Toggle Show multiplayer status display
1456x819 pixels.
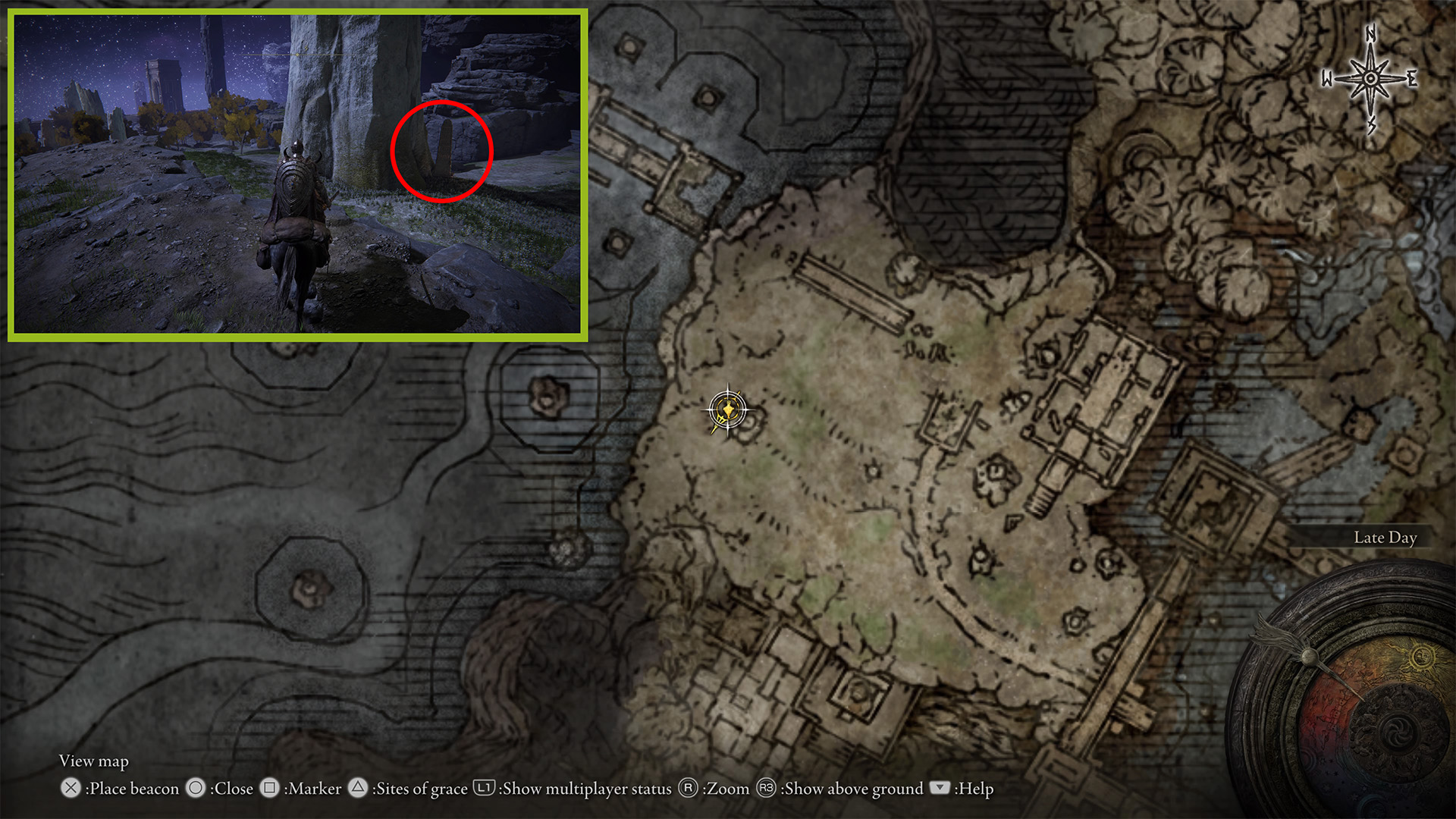[x=584, y=789]
